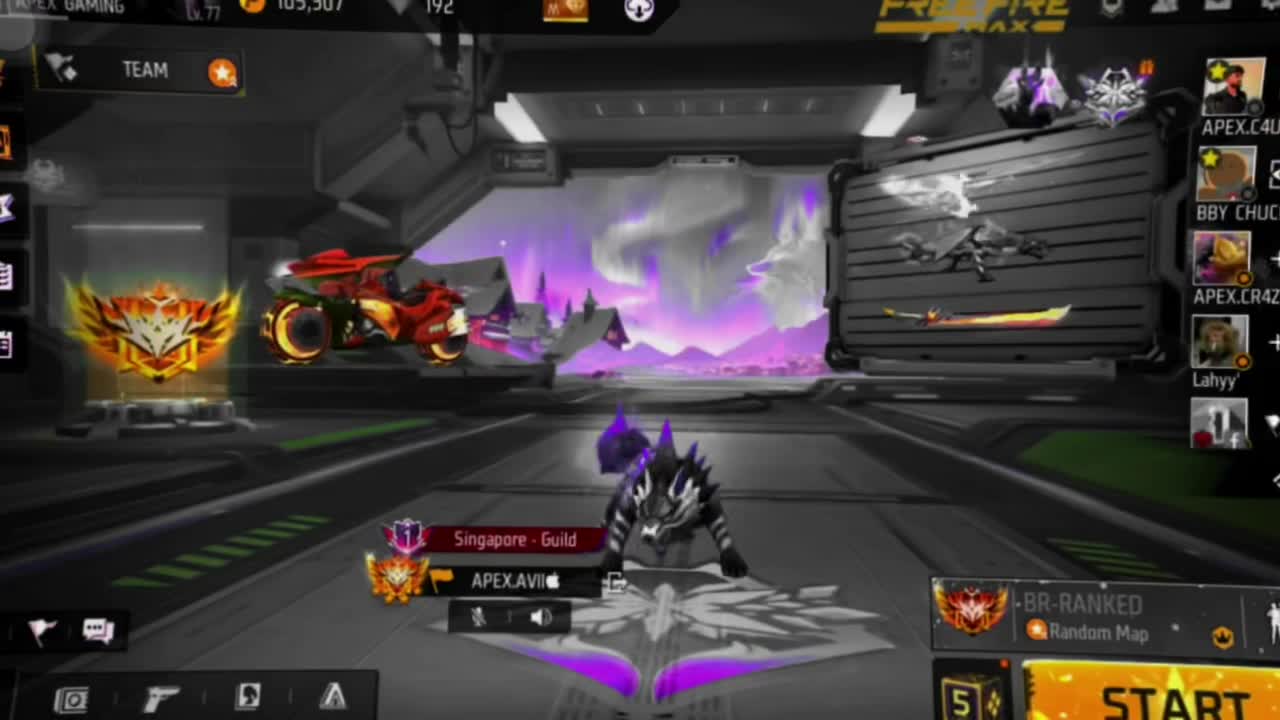The height and width of the screenshot is (720, 1280).
Task: Open friend APEX.C4U's avatar
Action: 1233,87
